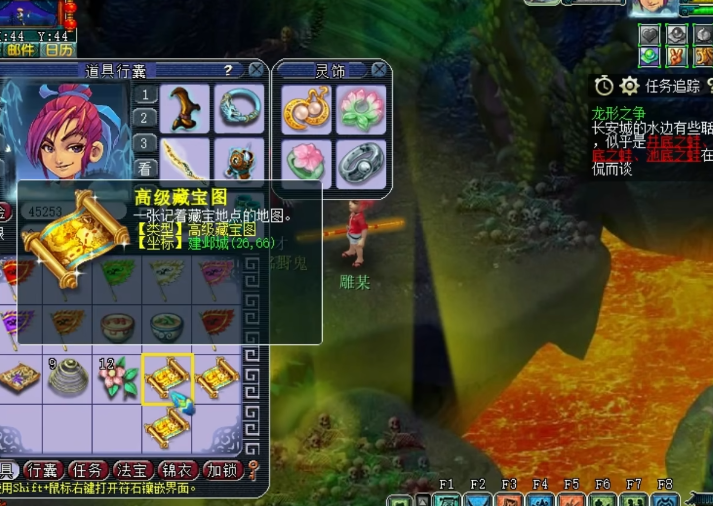This screenshot has height=506, width=713.
Task: Open the 邮件 mail tab
Action: [x=20, y=49]
